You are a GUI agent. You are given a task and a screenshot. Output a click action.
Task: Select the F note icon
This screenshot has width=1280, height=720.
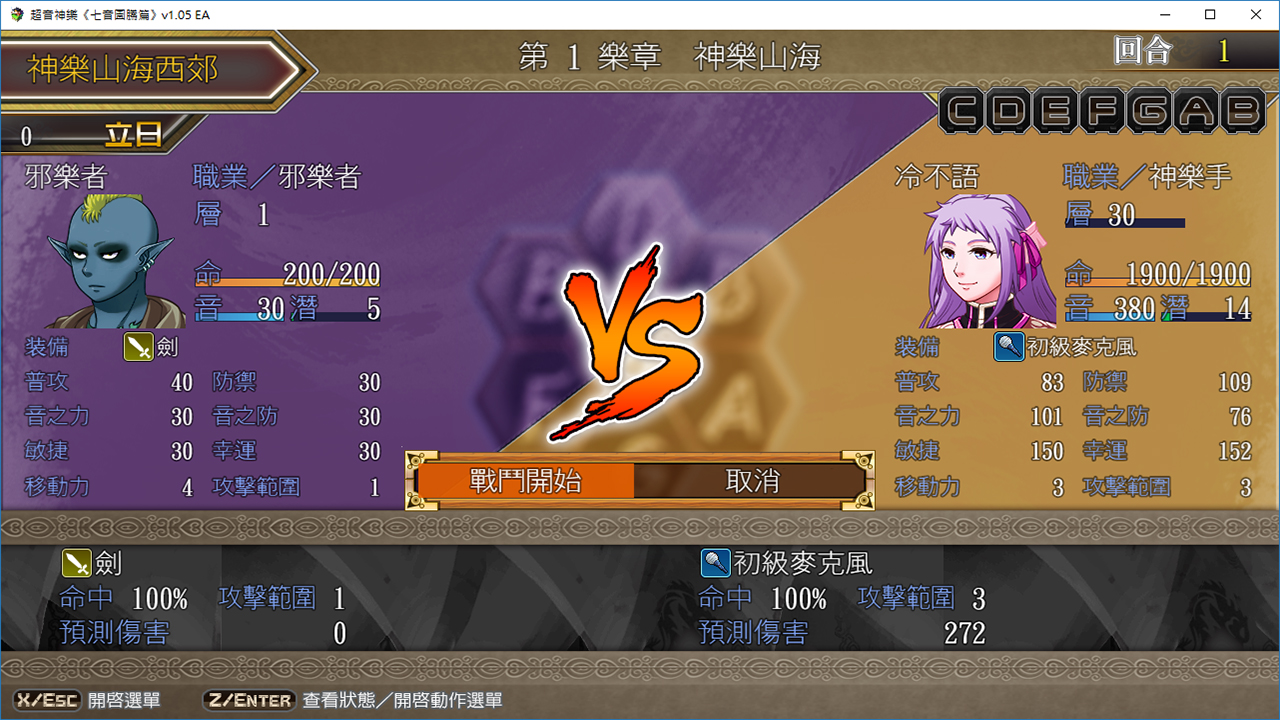click(1101, 111)
